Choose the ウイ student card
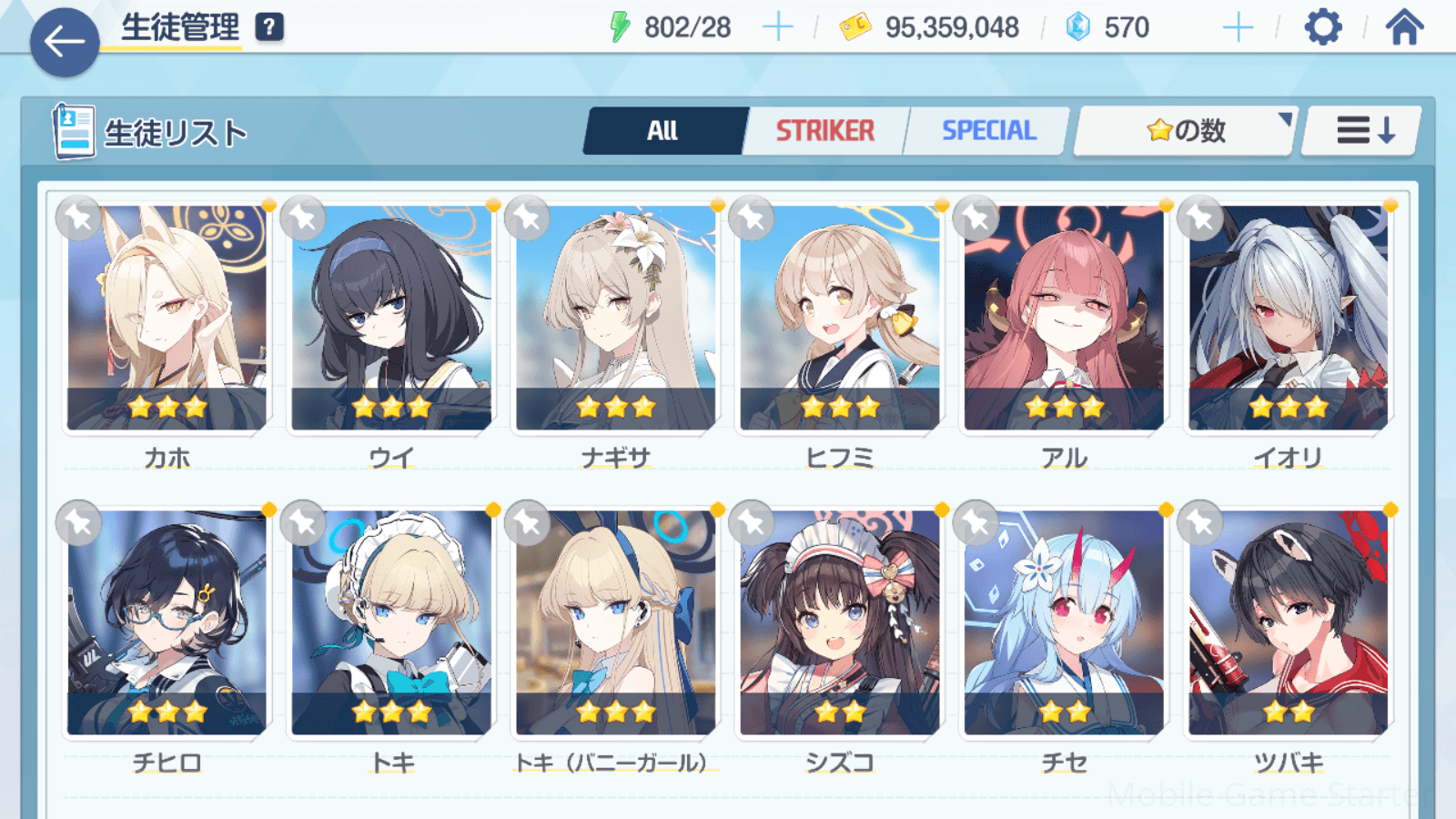The width and height of the screenshot is (1456, 819). point(391,317)
